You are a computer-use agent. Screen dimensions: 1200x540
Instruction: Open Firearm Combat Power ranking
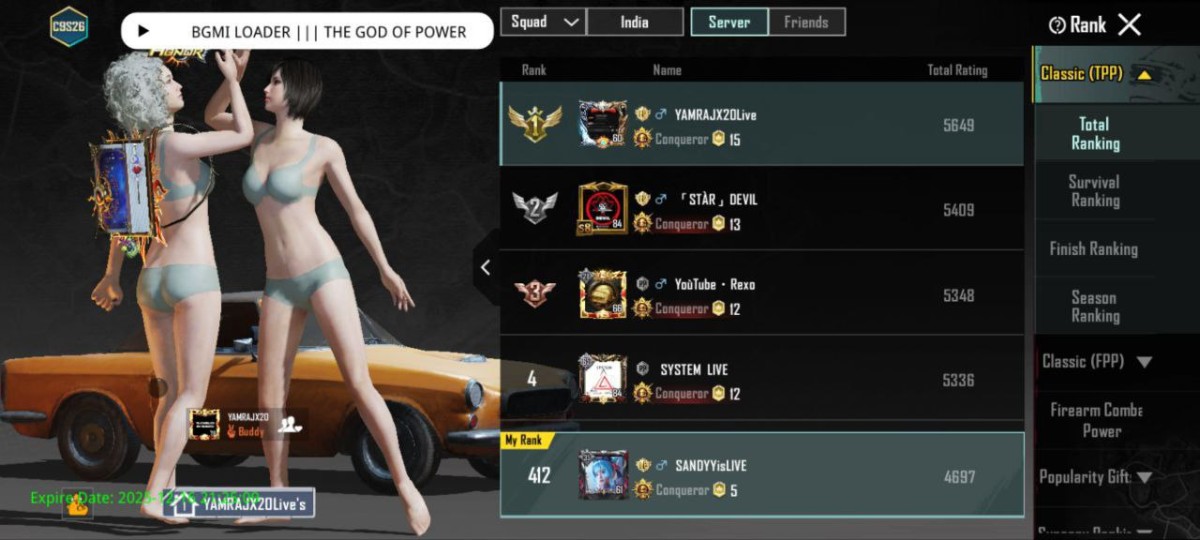(x=1096, y=420)
